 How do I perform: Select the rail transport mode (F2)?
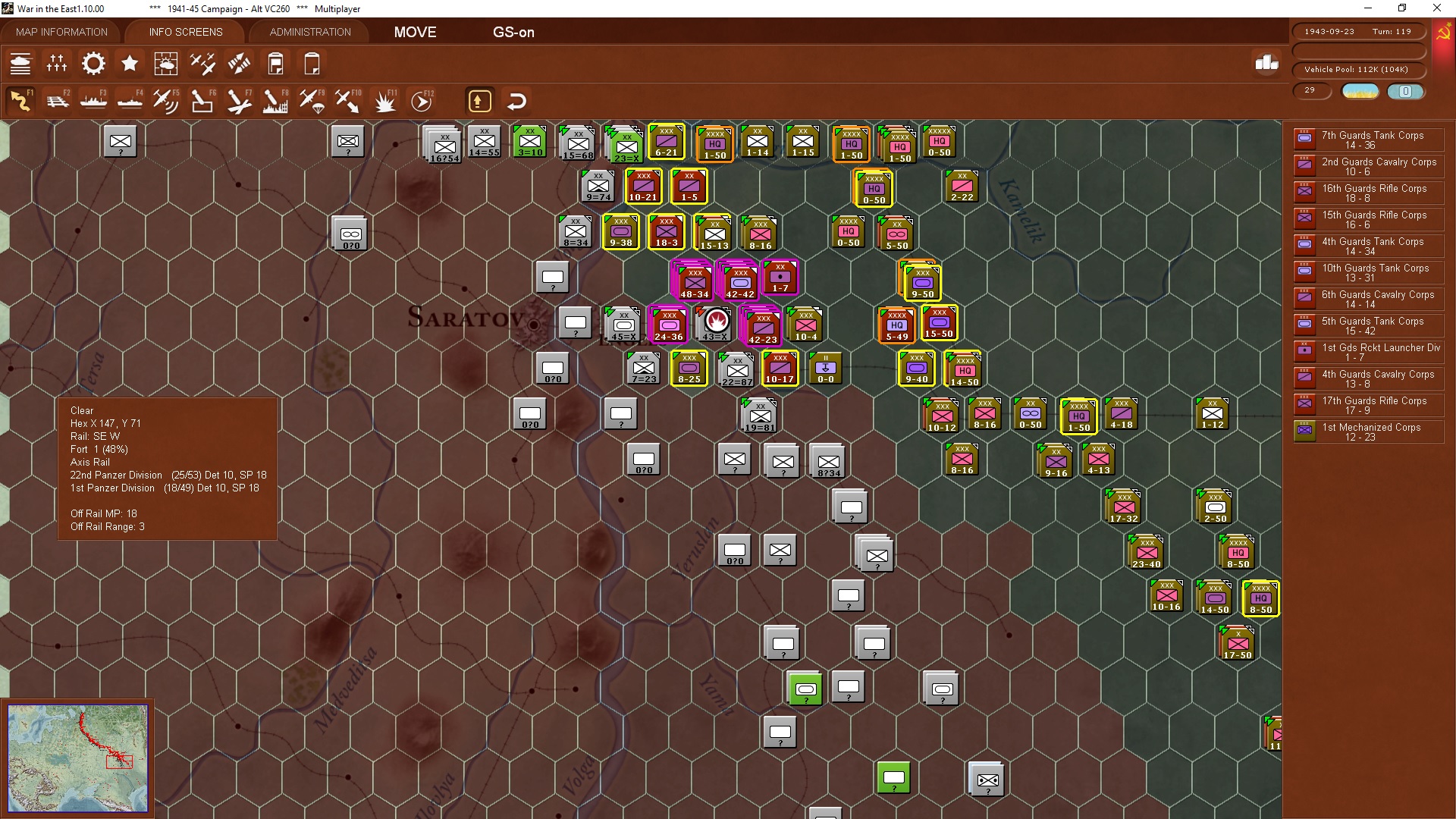pos(58,99)
